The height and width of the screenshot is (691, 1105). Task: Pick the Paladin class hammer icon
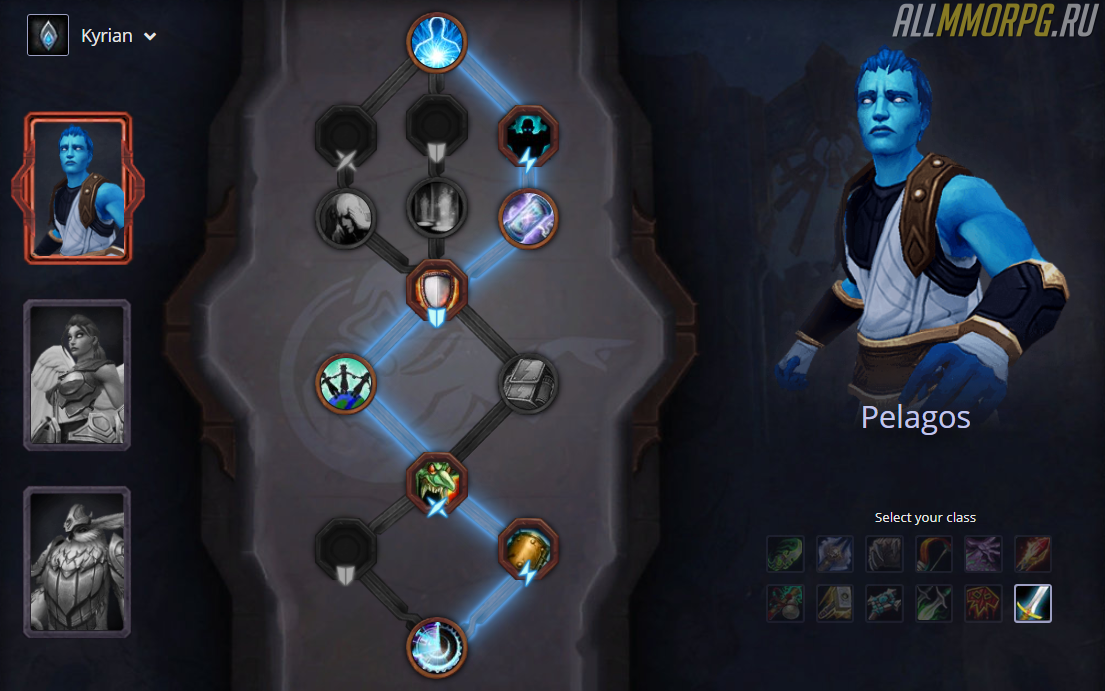(835, 603)
